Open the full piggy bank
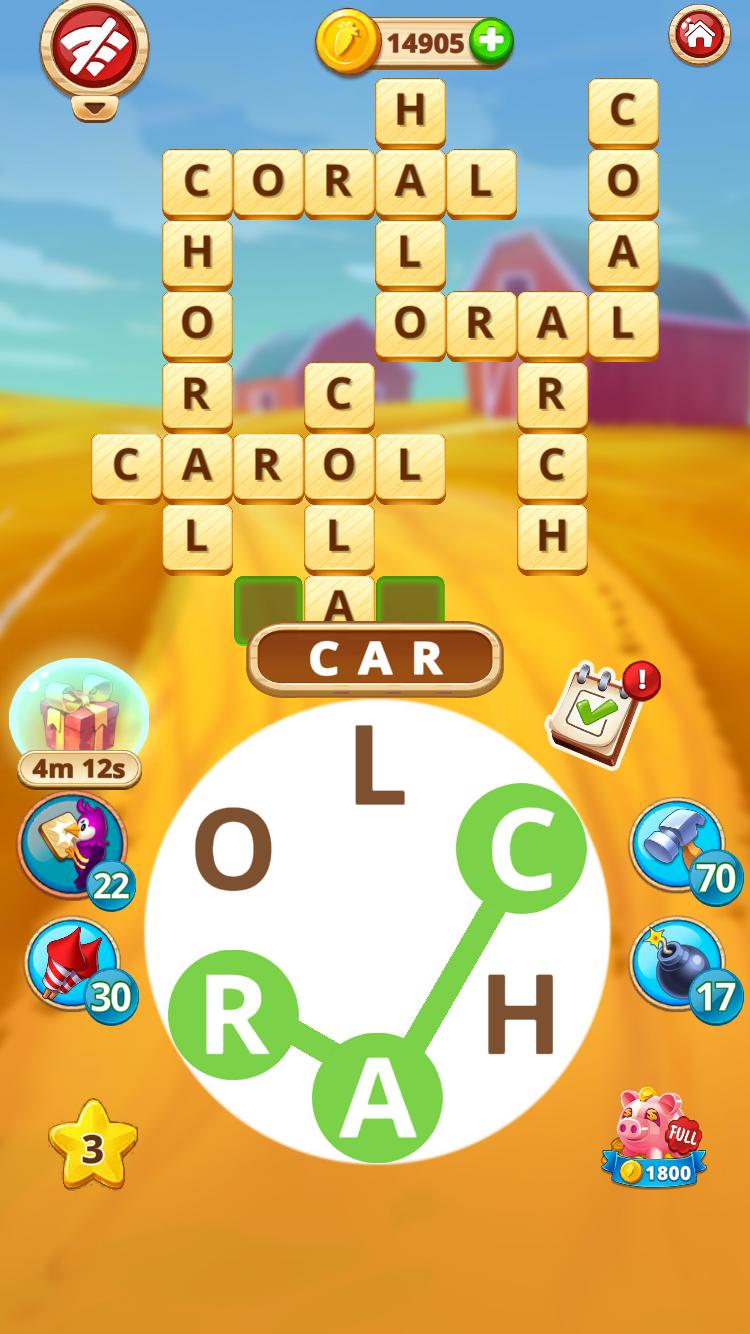 tap(654, 1138)
